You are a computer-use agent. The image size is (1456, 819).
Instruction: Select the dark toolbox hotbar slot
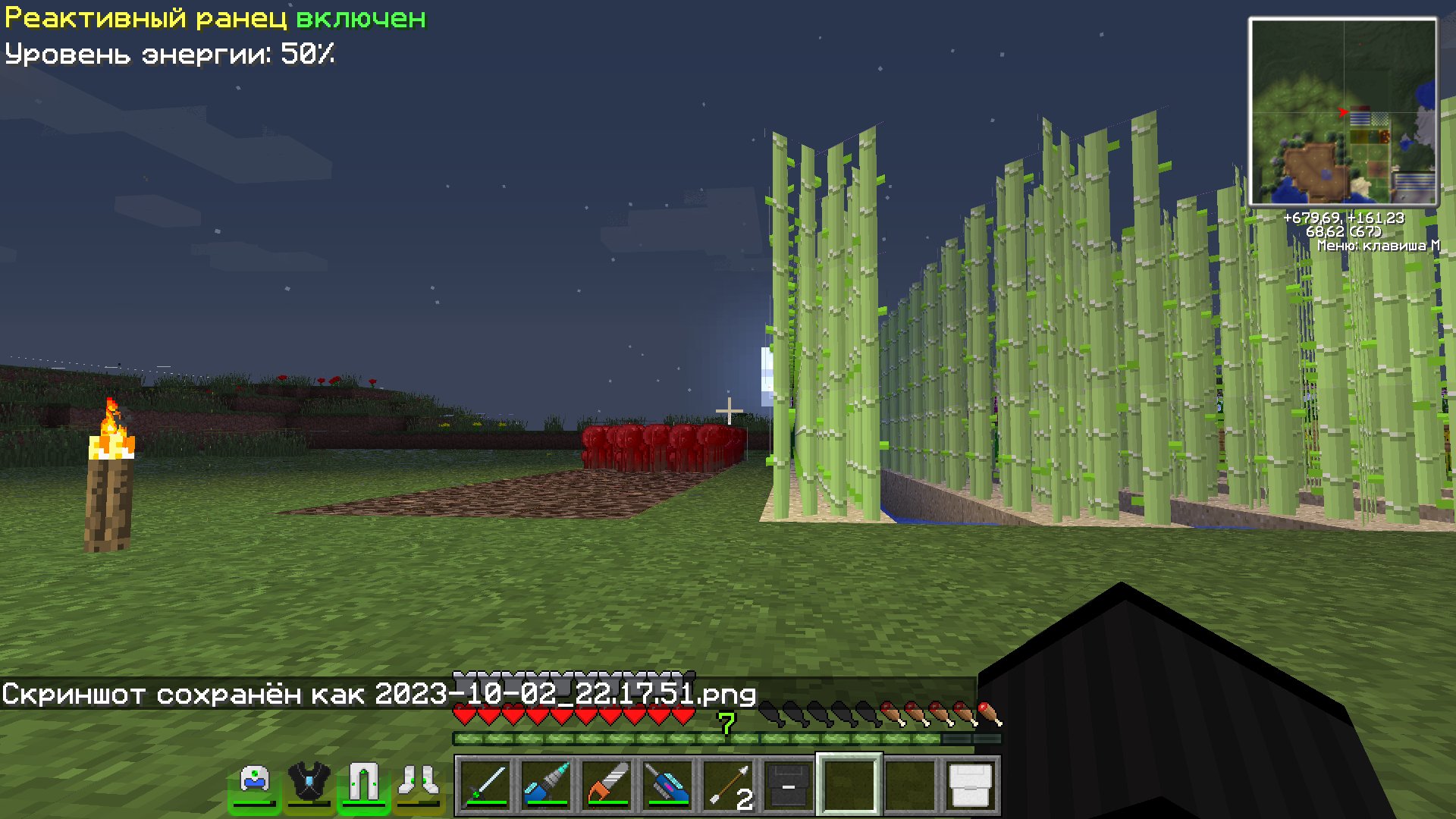789,785
